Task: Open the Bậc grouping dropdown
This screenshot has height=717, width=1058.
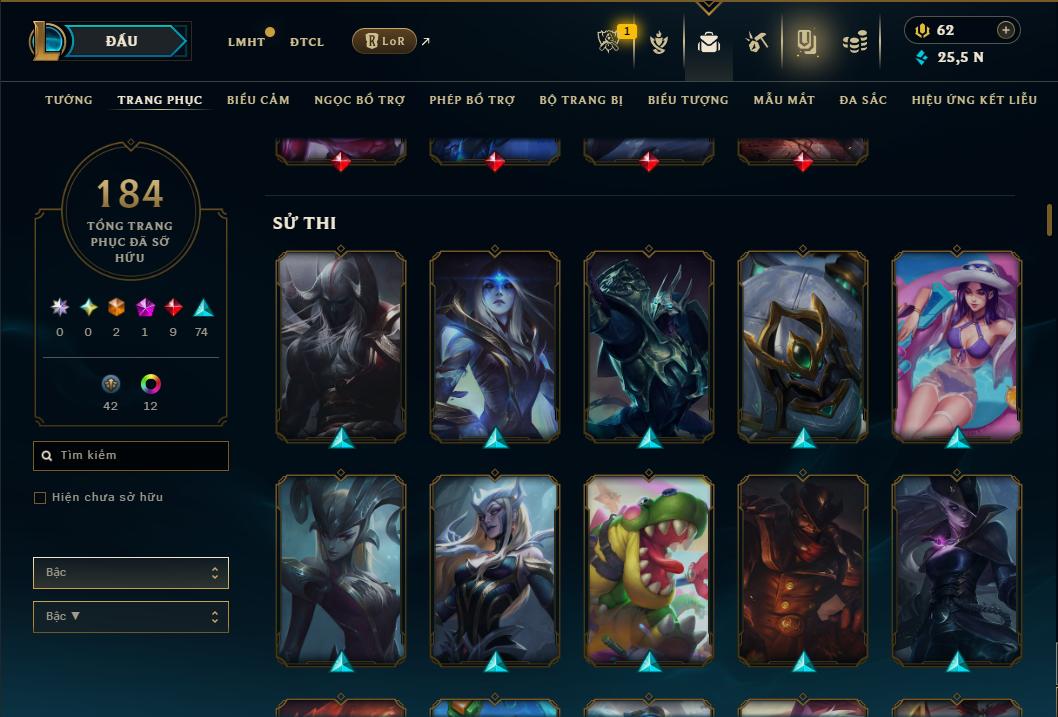Action: 131,573
